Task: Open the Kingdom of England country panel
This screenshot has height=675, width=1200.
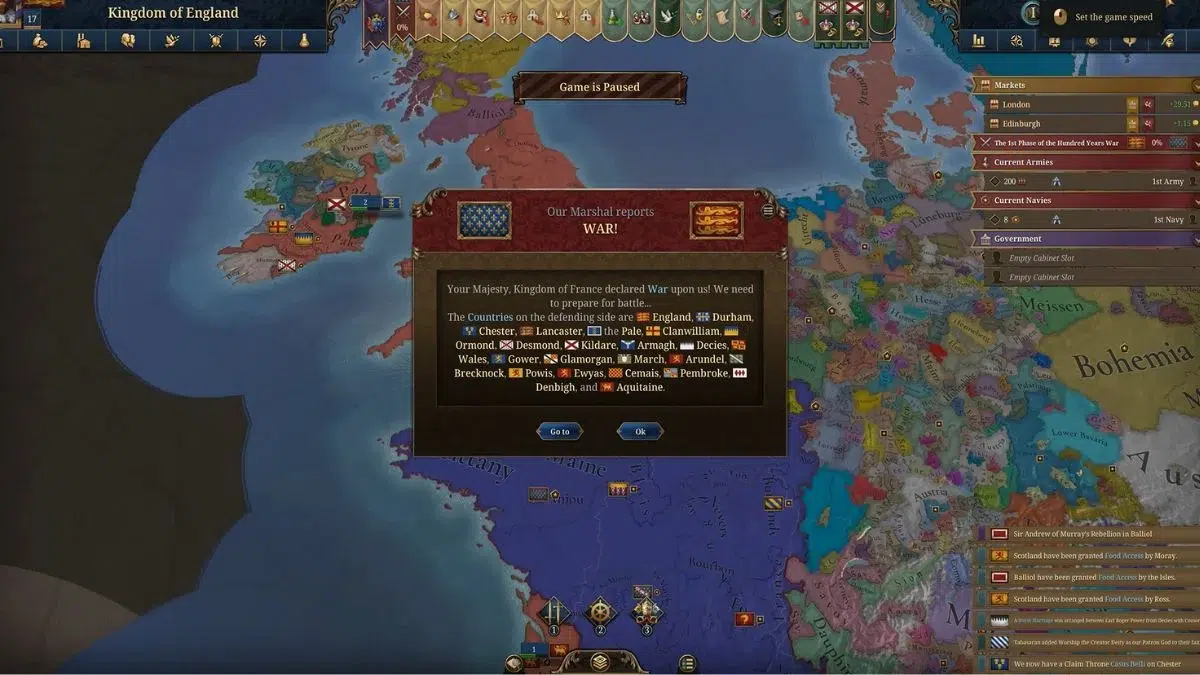Action: pos(173,13)
